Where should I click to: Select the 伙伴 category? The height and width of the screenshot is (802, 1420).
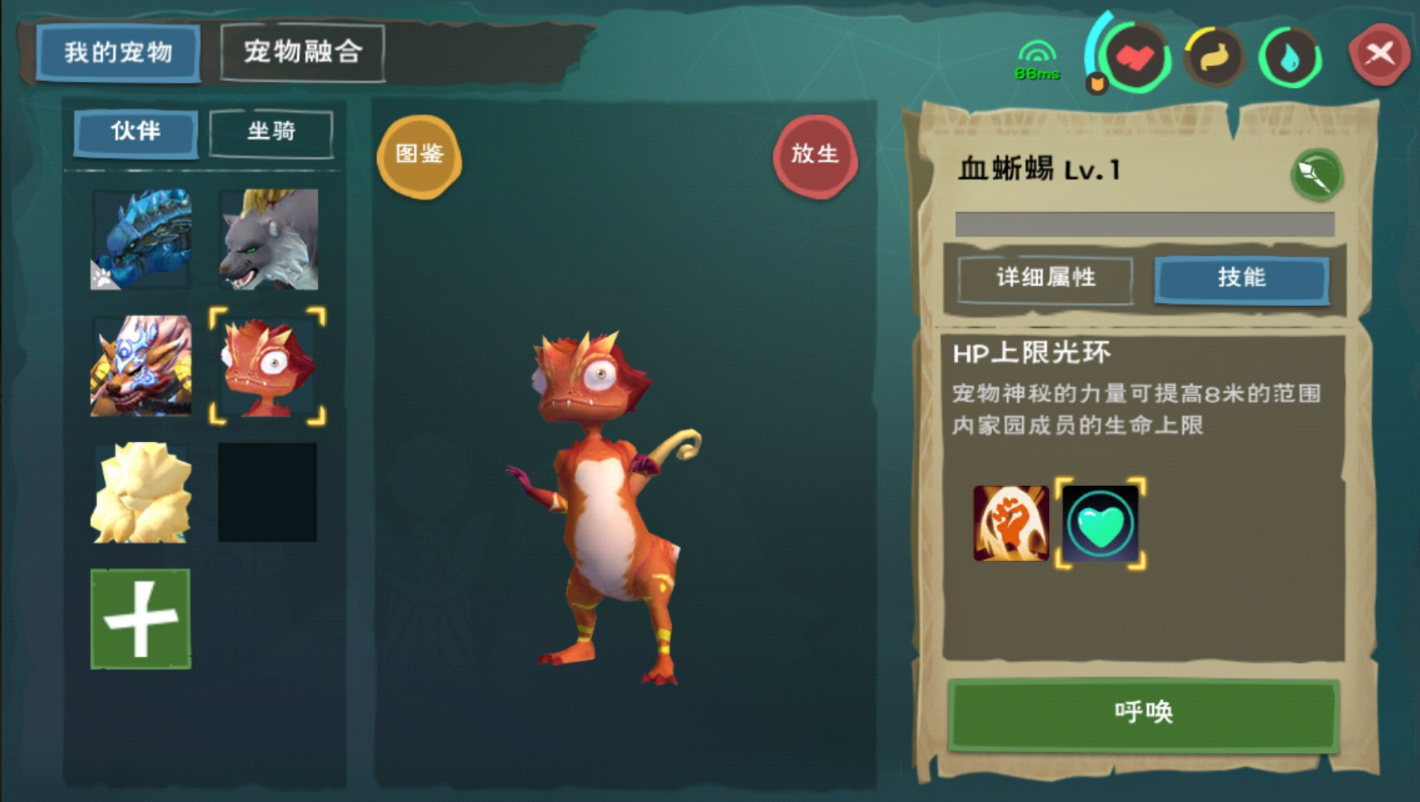pos(136,132)
